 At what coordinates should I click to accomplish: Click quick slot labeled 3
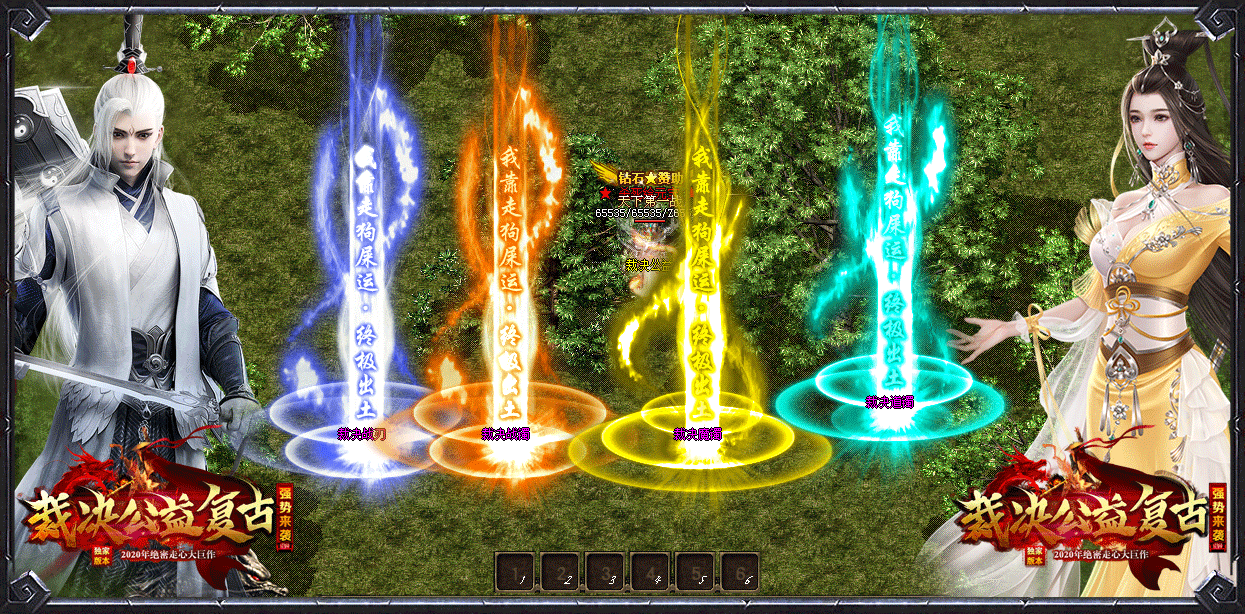[604, 572]
